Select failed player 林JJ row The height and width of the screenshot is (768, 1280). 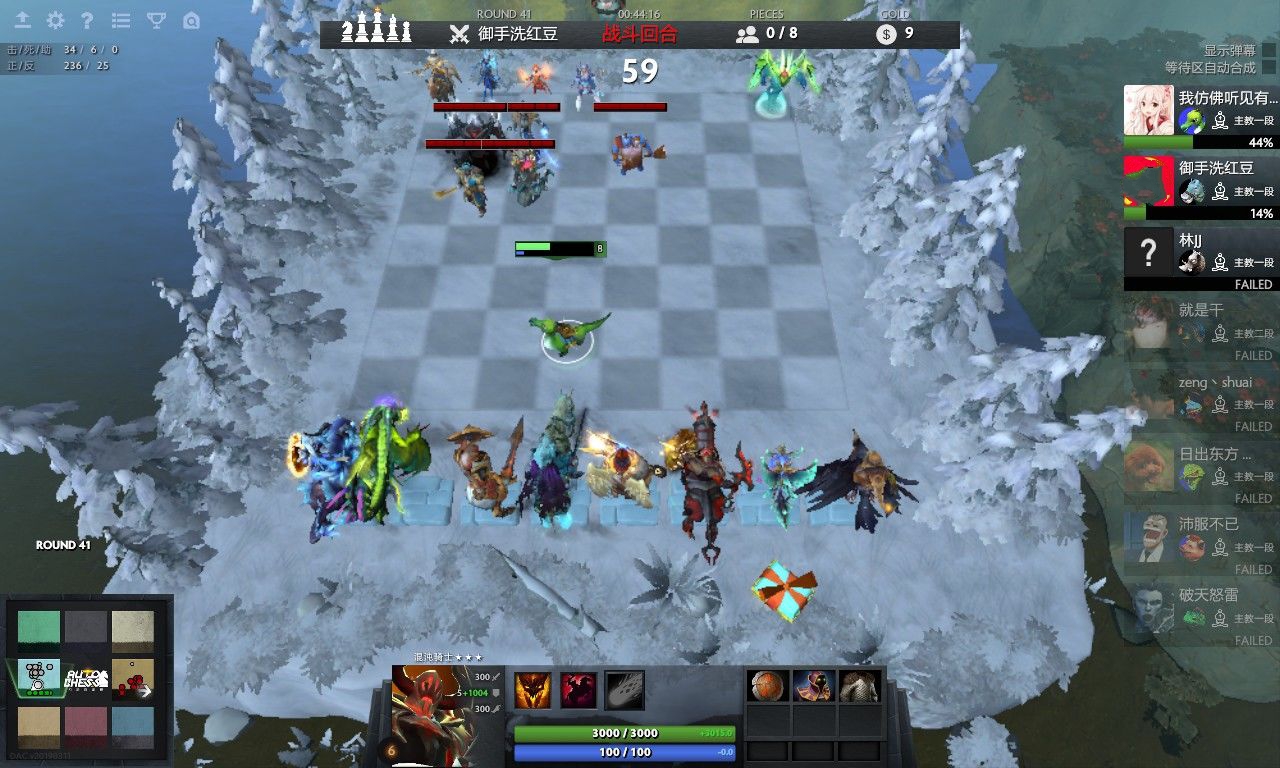[1200, 257]
